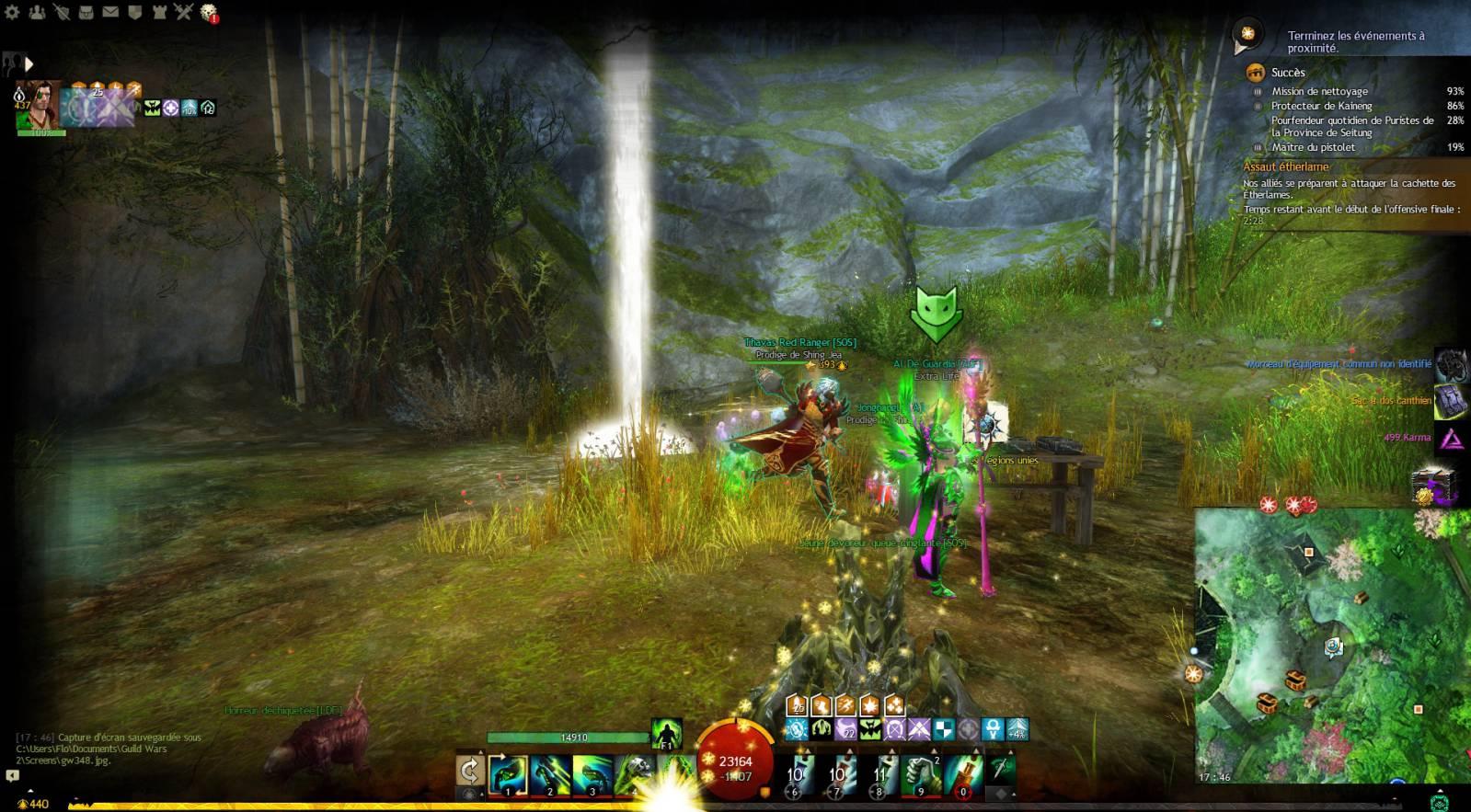Screen dimensions: 1471x812
Task: Activate weapon skill 1
Action: [x=508, y=773]
